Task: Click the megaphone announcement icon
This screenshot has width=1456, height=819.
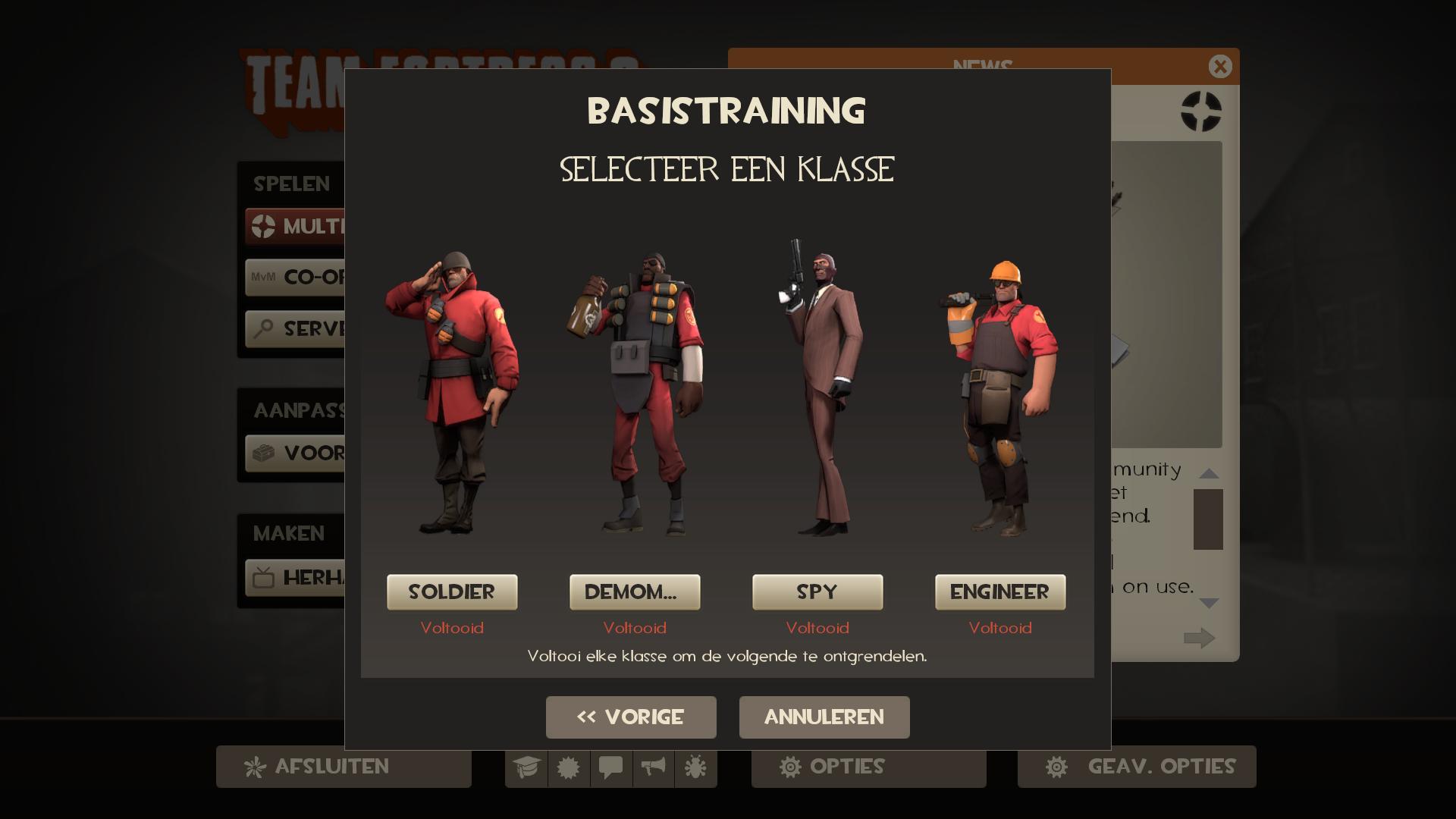Action: coord(653,767)
